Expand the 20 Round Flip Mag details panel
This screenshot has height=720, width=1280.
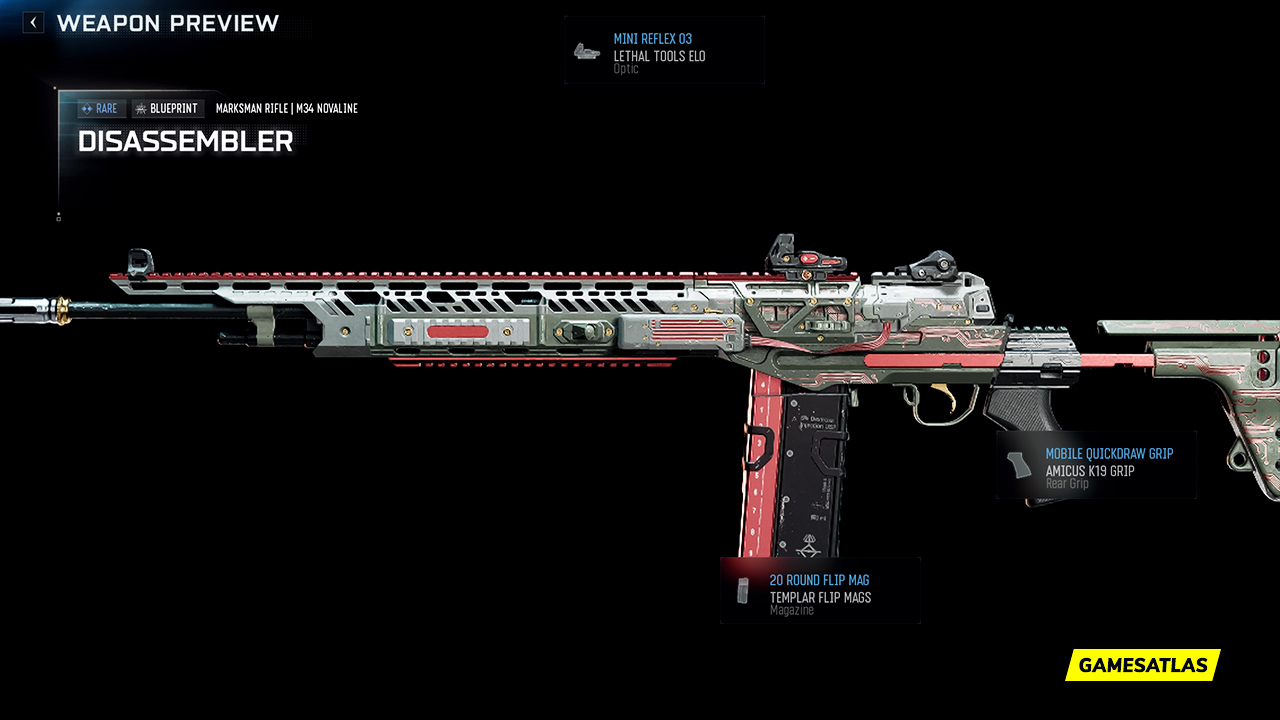tap(820, 590)
